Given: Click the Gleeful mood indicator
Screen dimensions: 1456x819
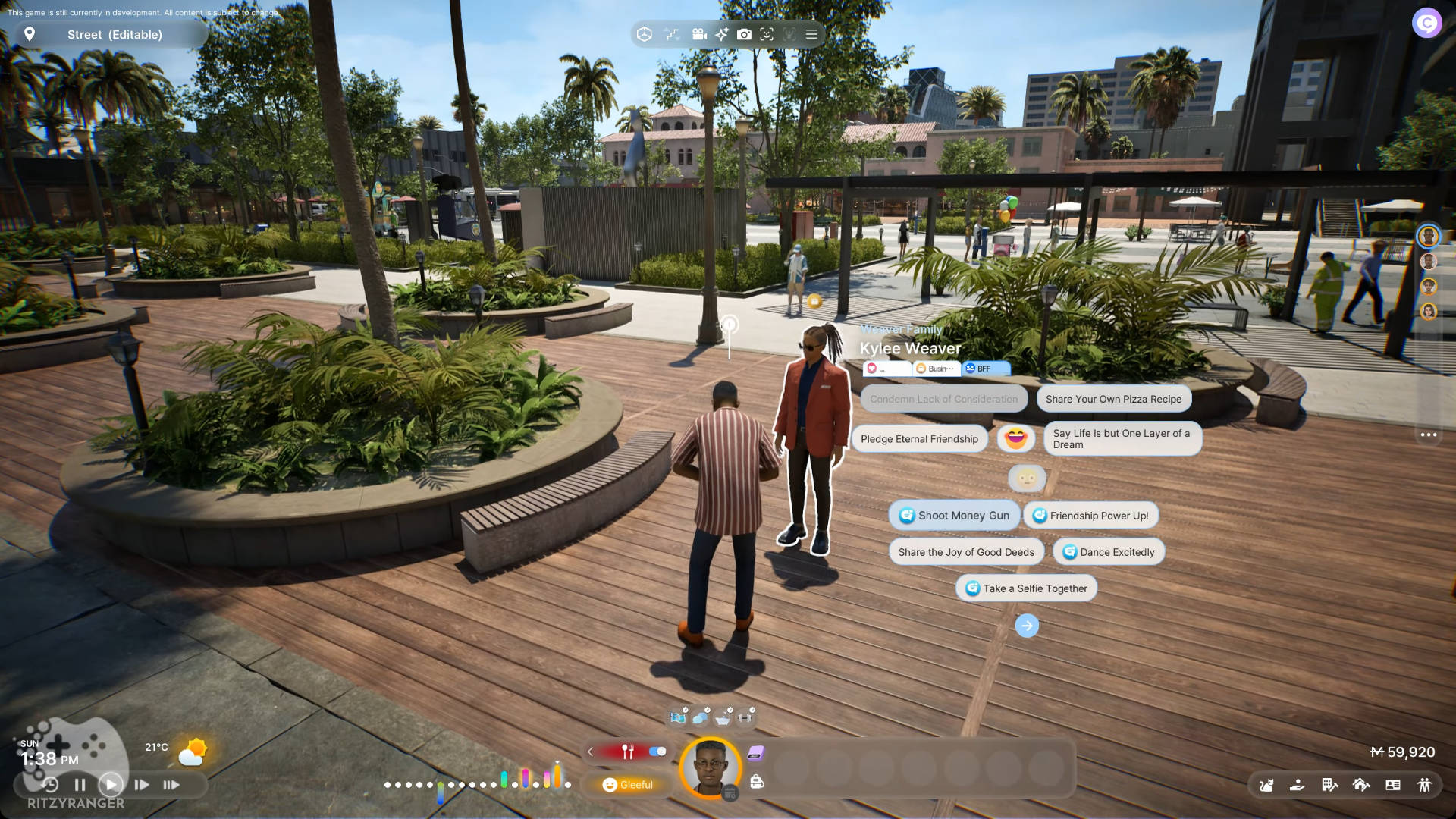Looking at the screenshot, I should (628, 785).
